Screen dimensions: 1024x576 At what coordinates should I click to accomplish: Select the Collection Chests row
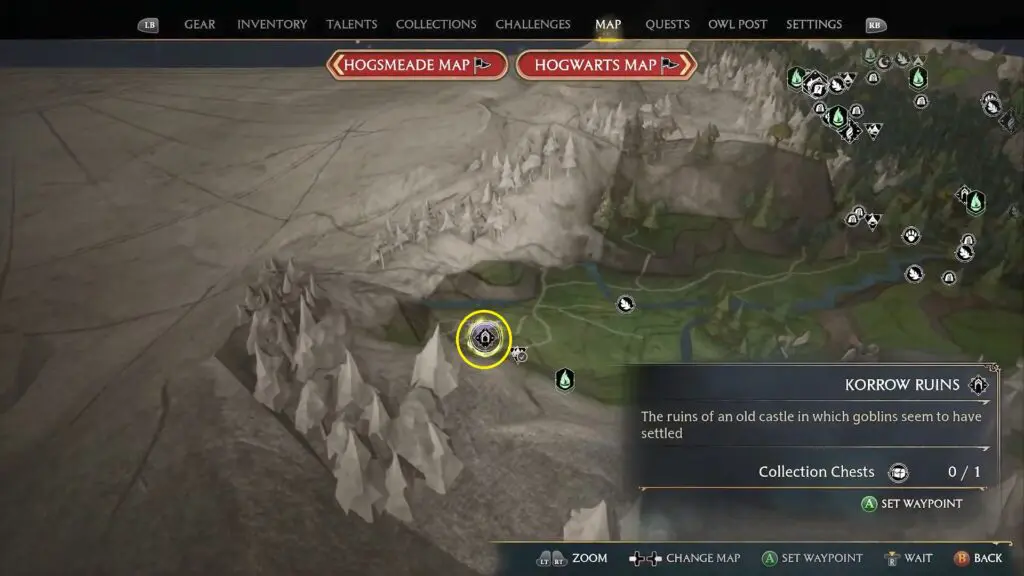point(815,472)
